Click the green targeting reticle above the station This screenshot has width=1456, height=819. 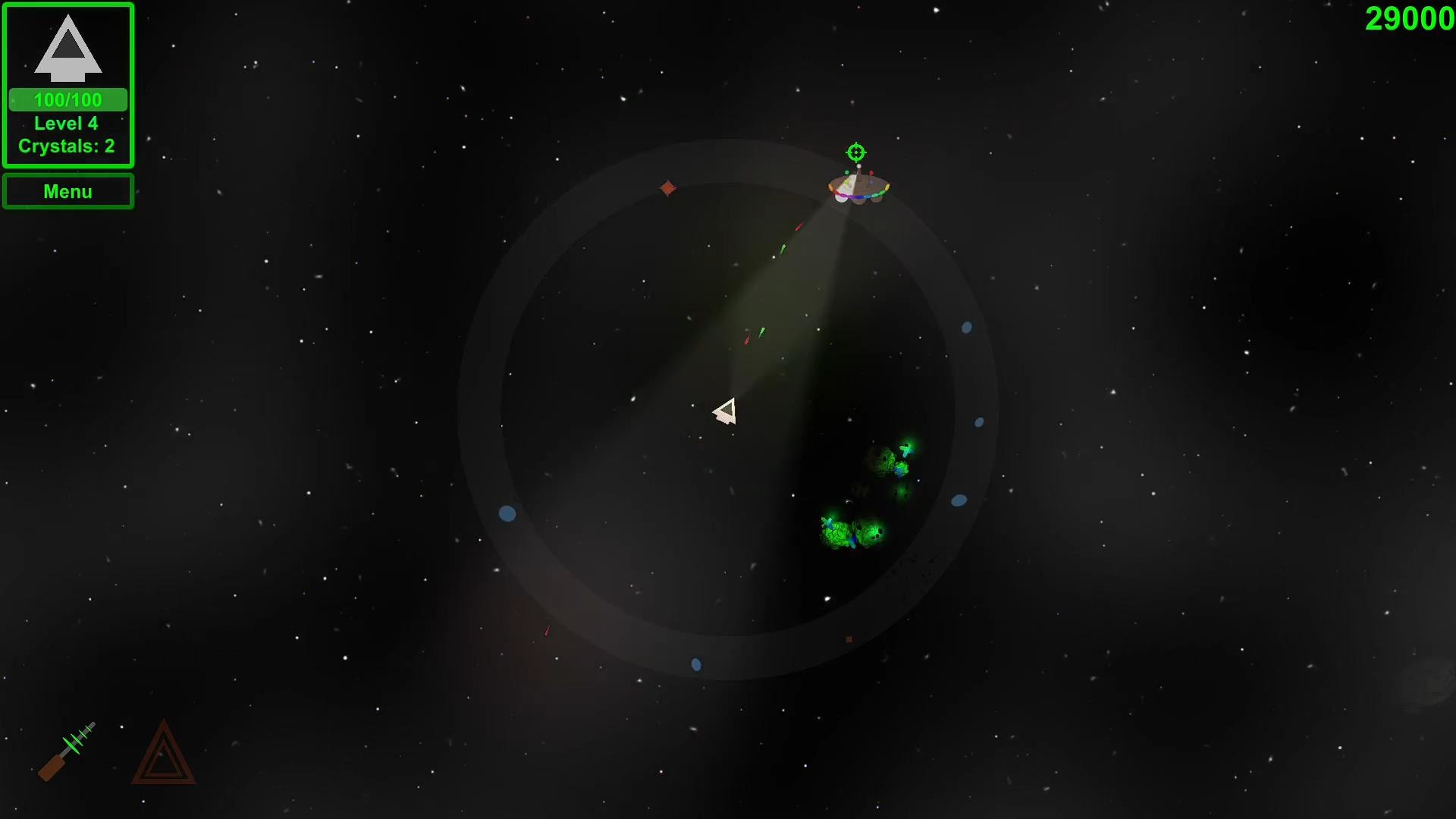855,152
